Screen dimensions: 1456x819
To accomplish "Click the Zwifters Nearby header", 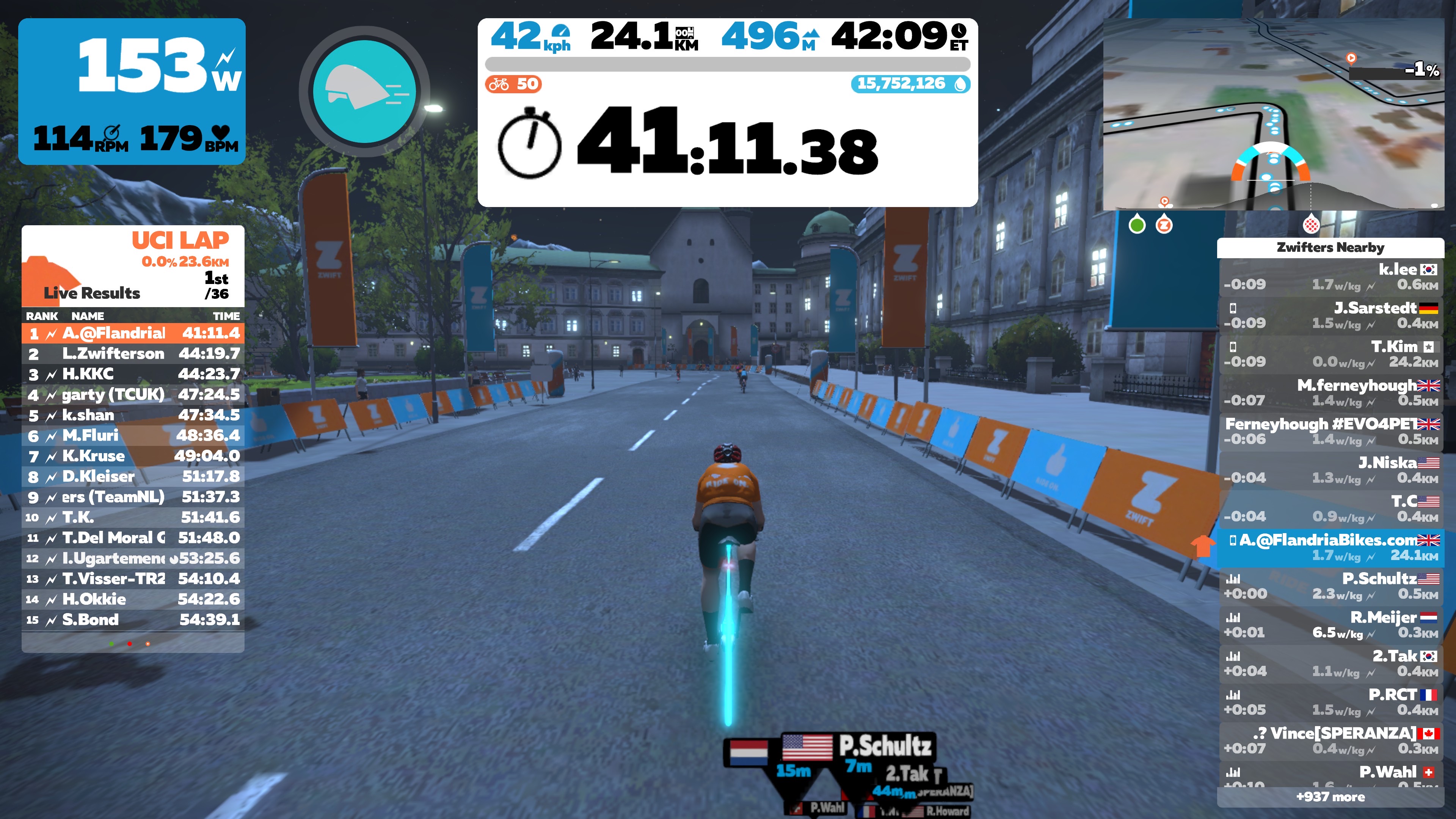I will point(1330,248).
